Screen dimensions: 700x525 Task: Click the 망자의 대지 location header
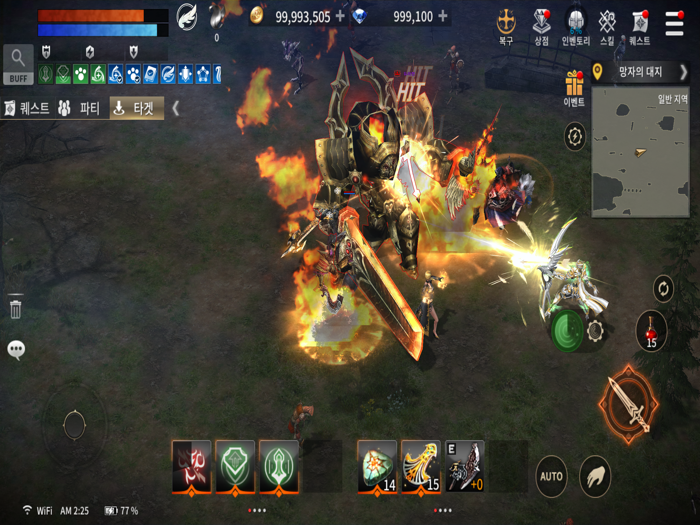point(640,72)
